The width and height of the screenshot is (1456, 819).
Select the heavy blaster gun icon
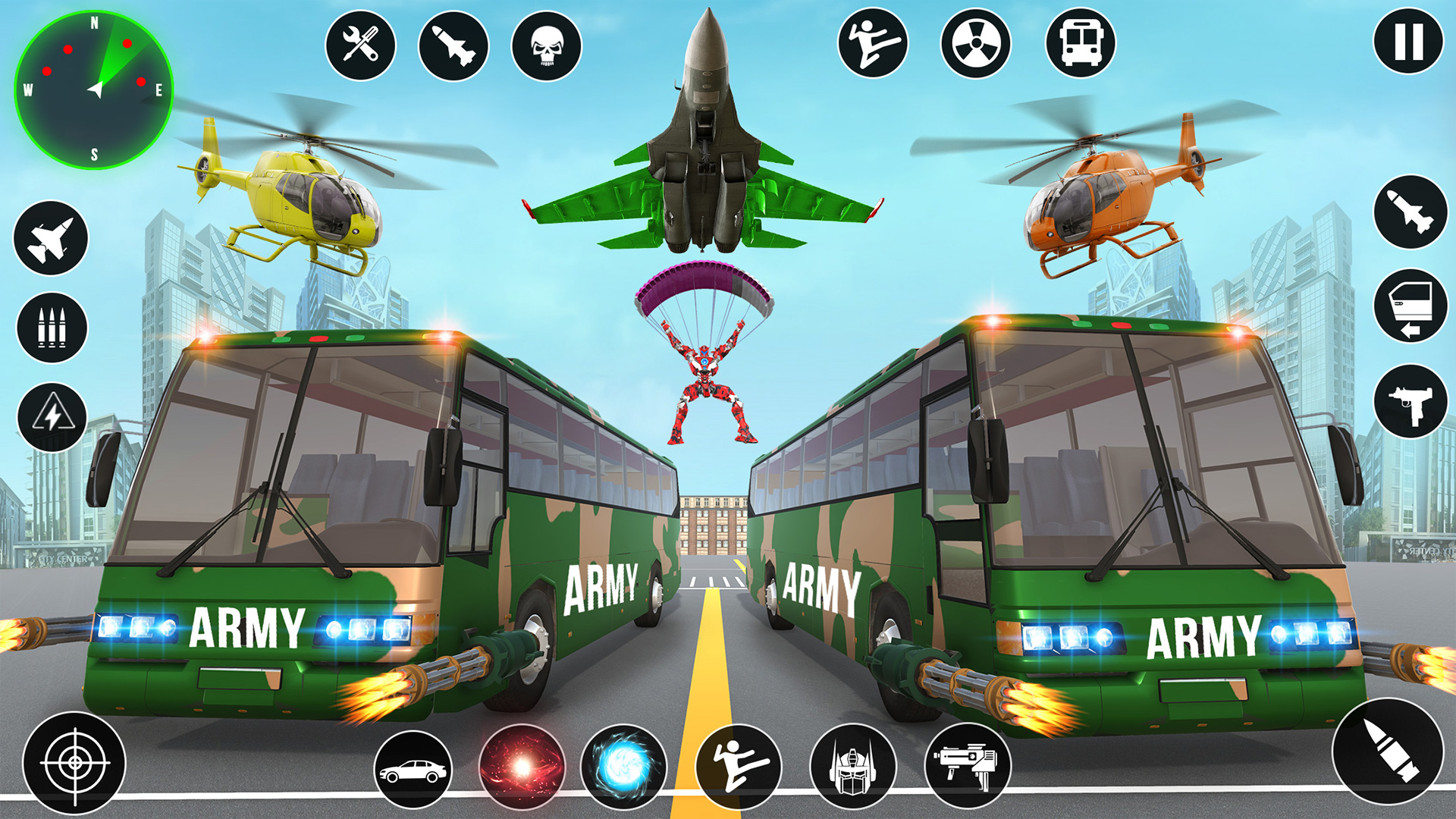click(967, 767)
